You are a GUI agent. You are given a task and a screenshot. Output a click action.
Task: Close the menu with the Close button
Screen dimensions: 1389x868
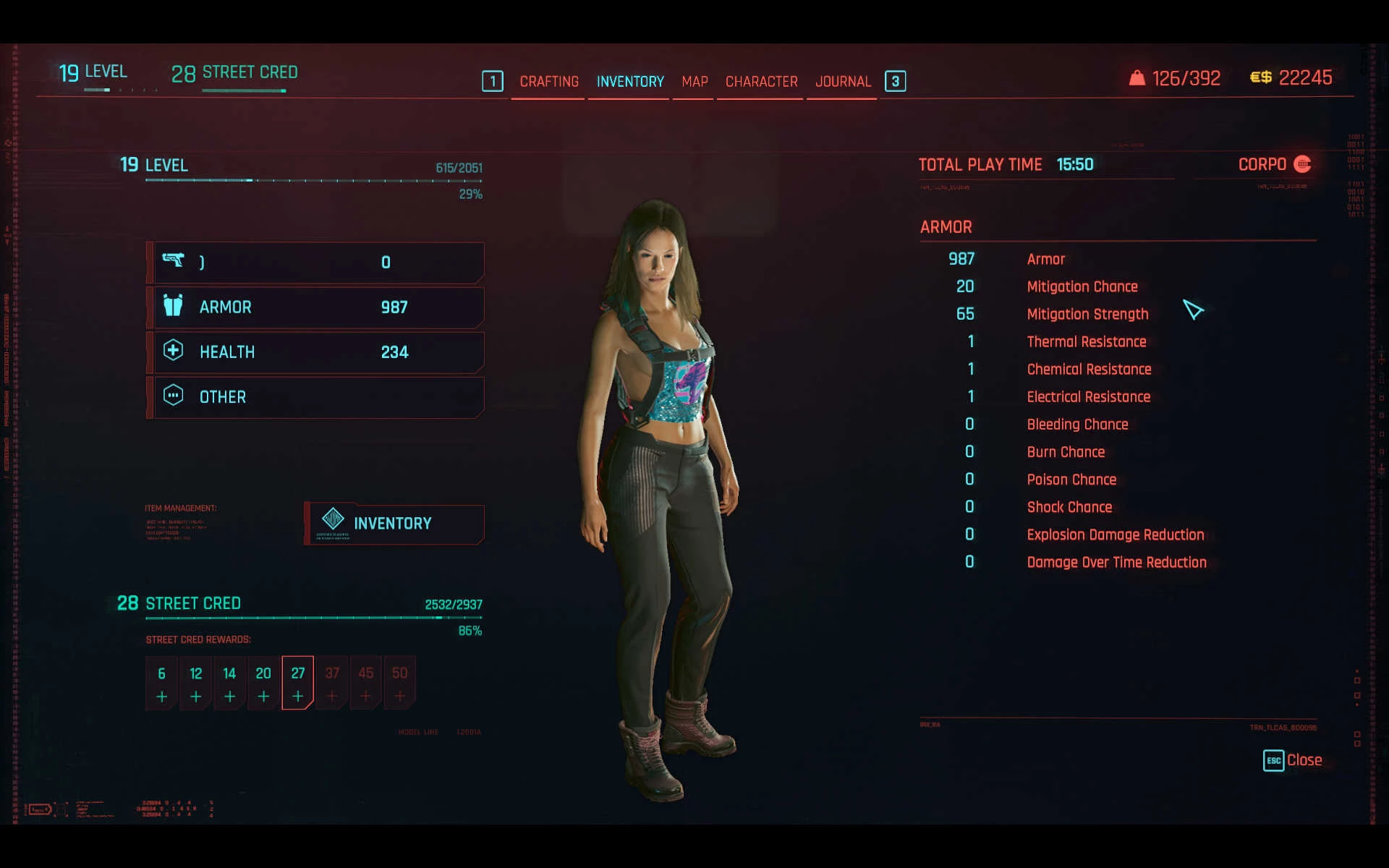(1293, 760)
